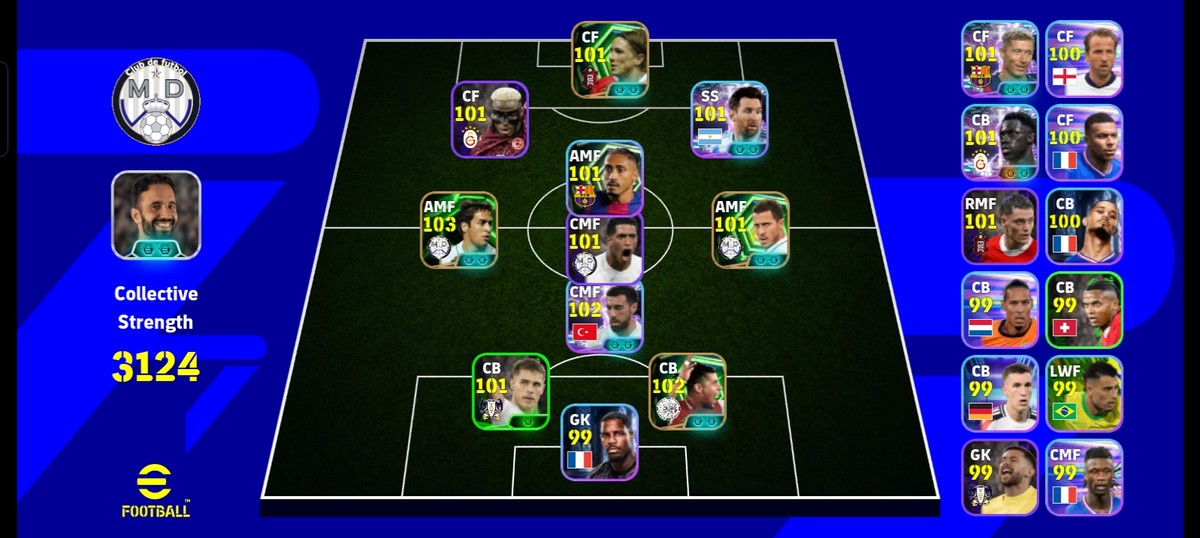Select the RMF 101 substitute card

[x=1000, y=226]
